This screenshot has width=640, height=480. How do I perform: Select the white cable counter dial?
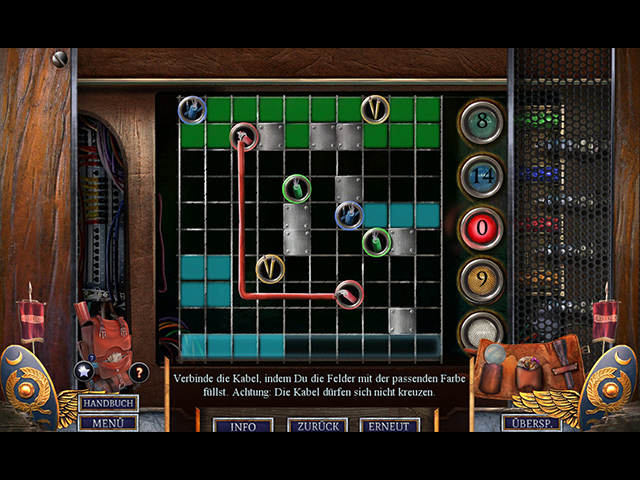tap(481, 331)
